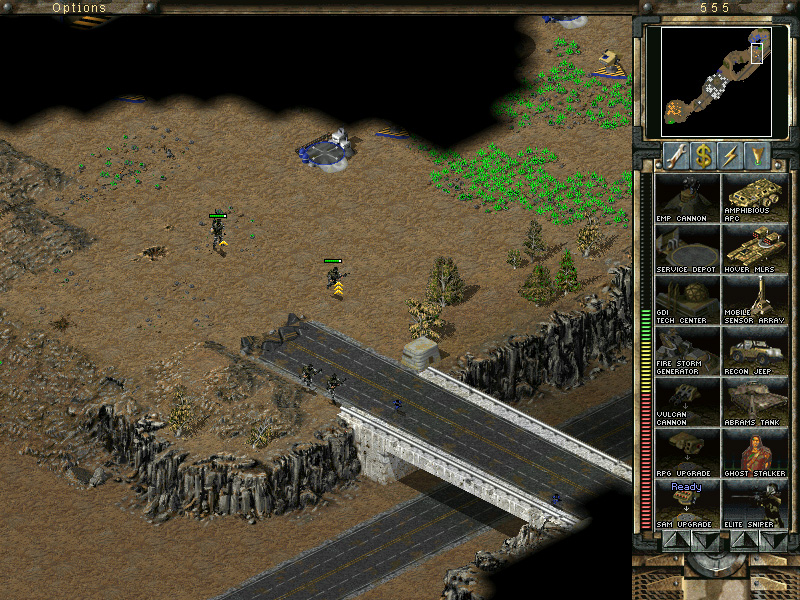This screenshot has height=600, width=800.
Task: Construct the Service Depot
Action: coord(686,249)
